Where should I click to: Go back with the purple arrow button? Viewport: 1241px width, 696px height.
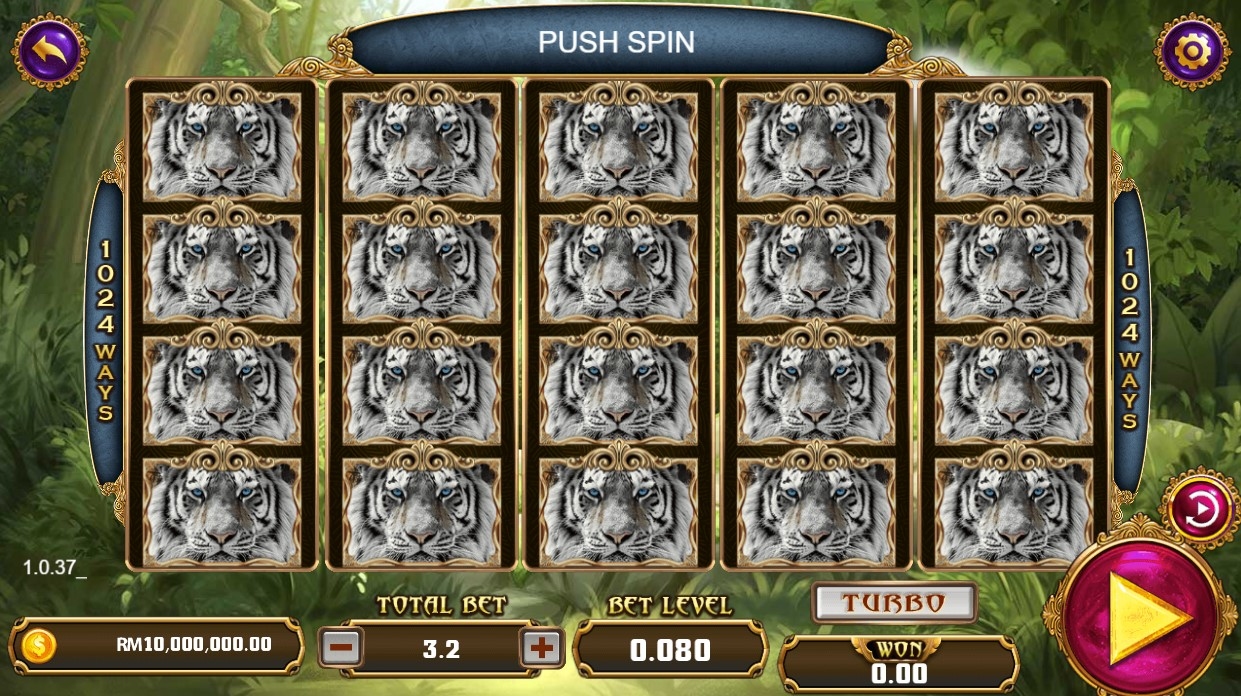pyautogui.click(x=49, y=51)
